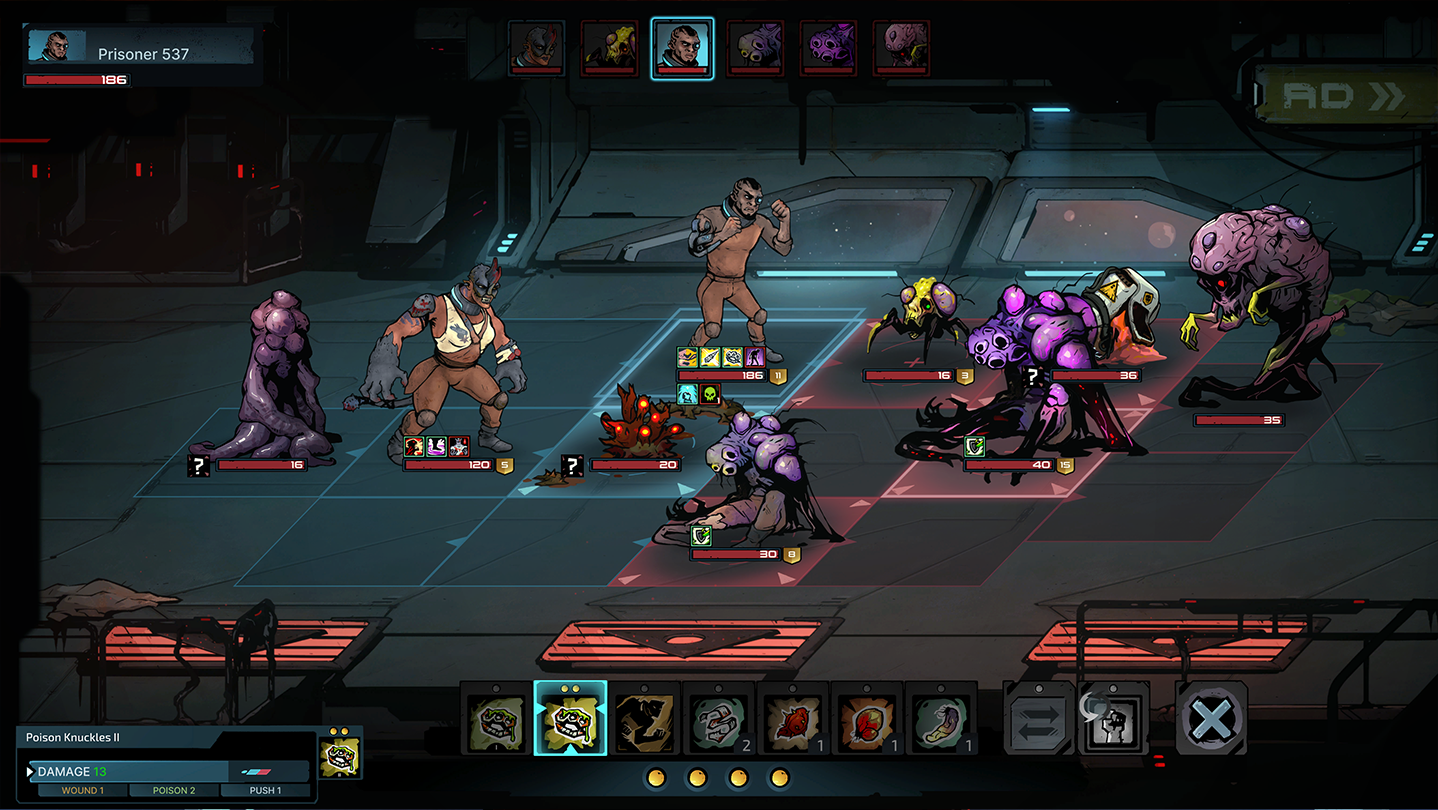Click the Poison Knuckles II tooltip icon
The height and width of the screenshot is (810, 1438).
(341, 754)
